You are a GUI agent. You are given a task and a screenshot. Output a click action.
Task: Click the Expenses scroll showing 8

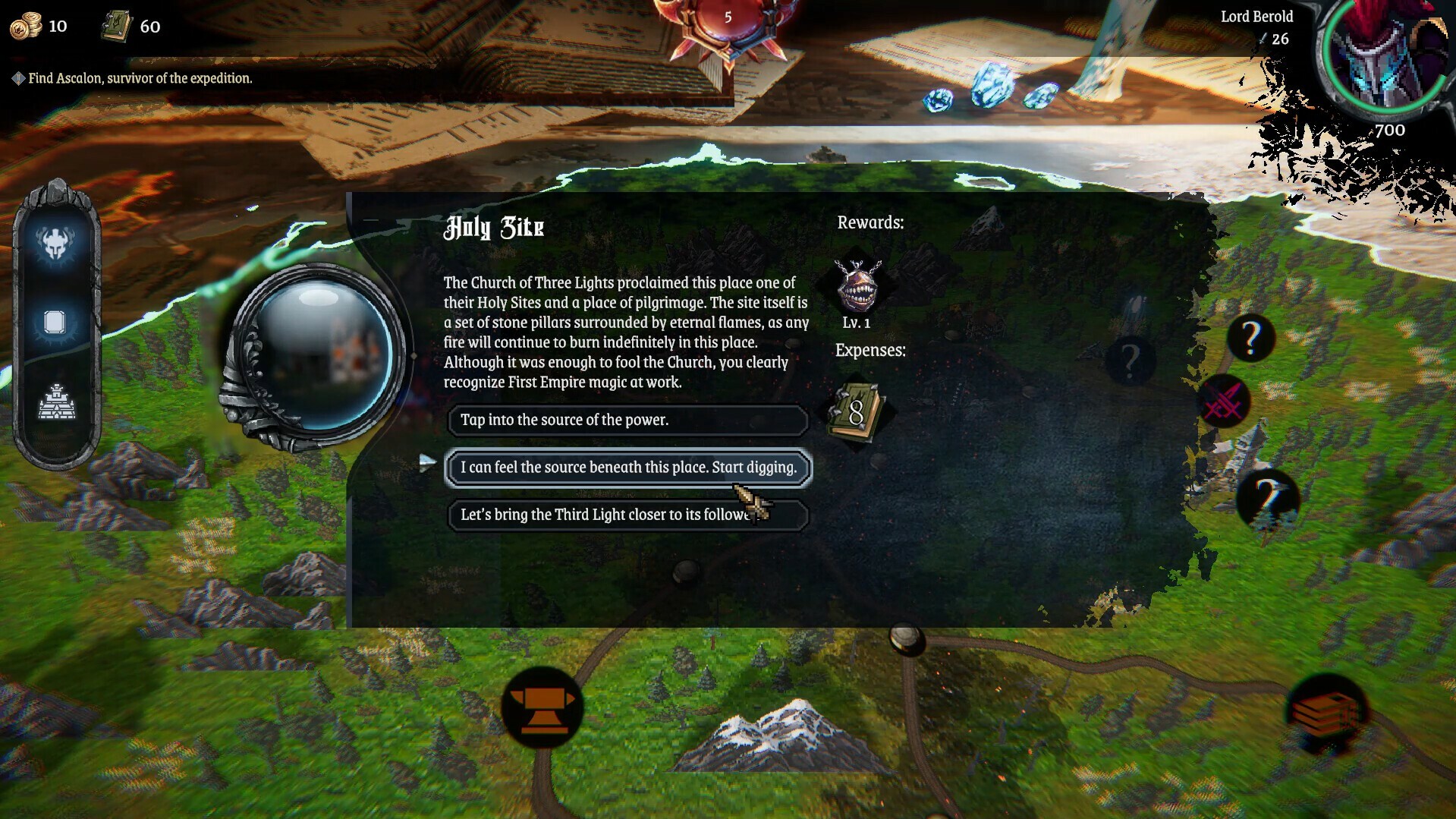coord(857,410)
